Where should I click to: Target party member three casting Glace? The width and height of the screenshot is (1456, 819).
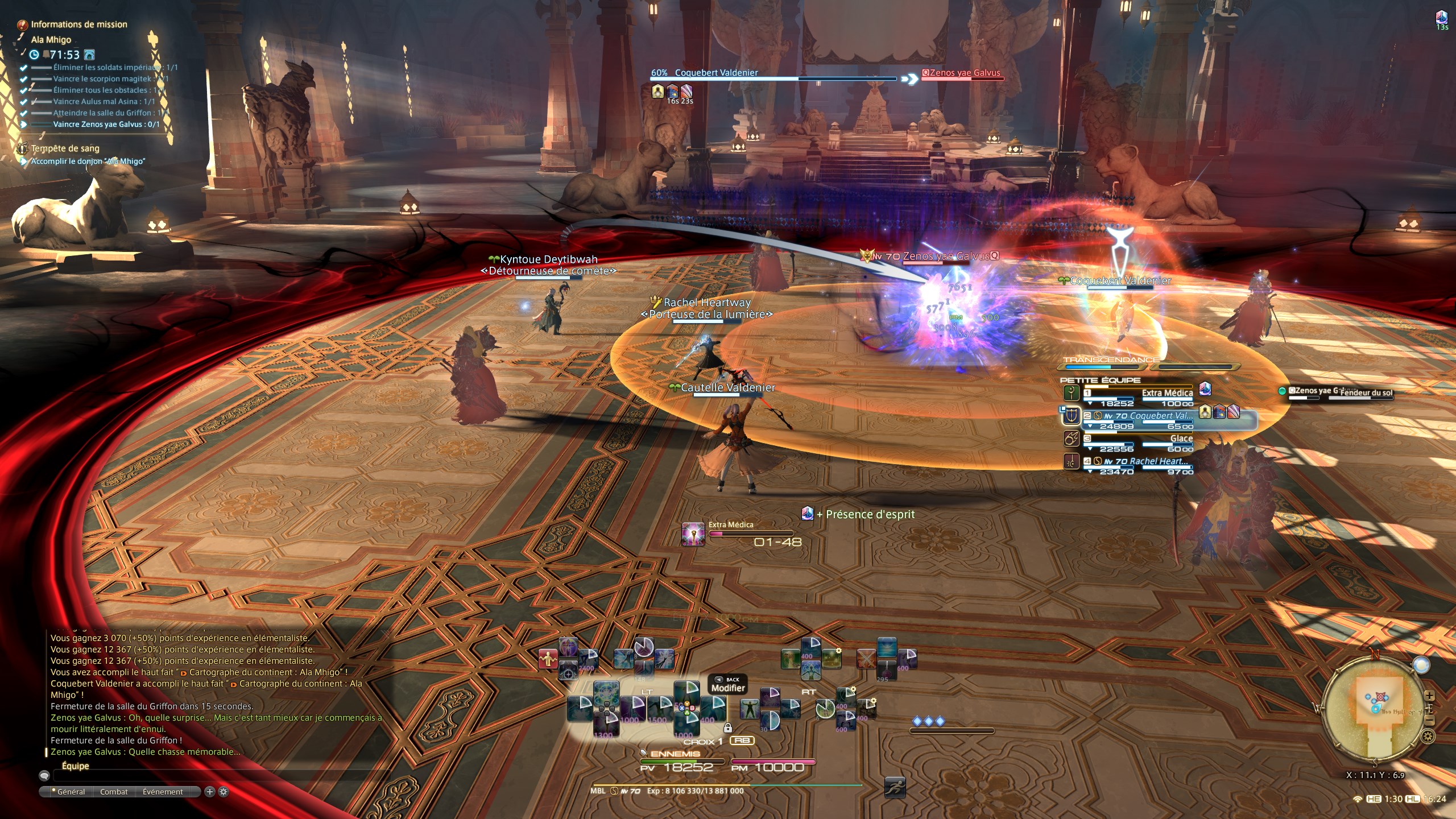[1137, 439]
